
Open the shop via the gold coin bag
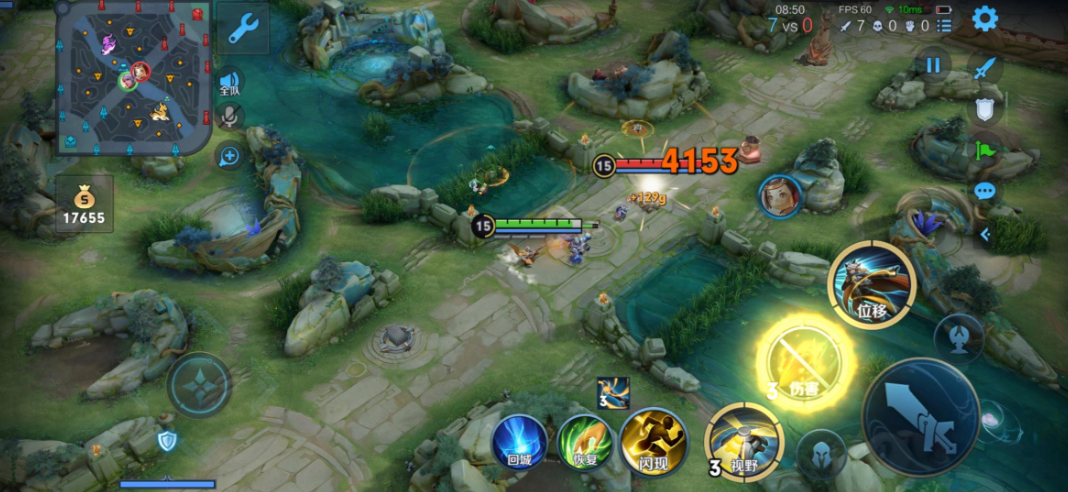84,202
